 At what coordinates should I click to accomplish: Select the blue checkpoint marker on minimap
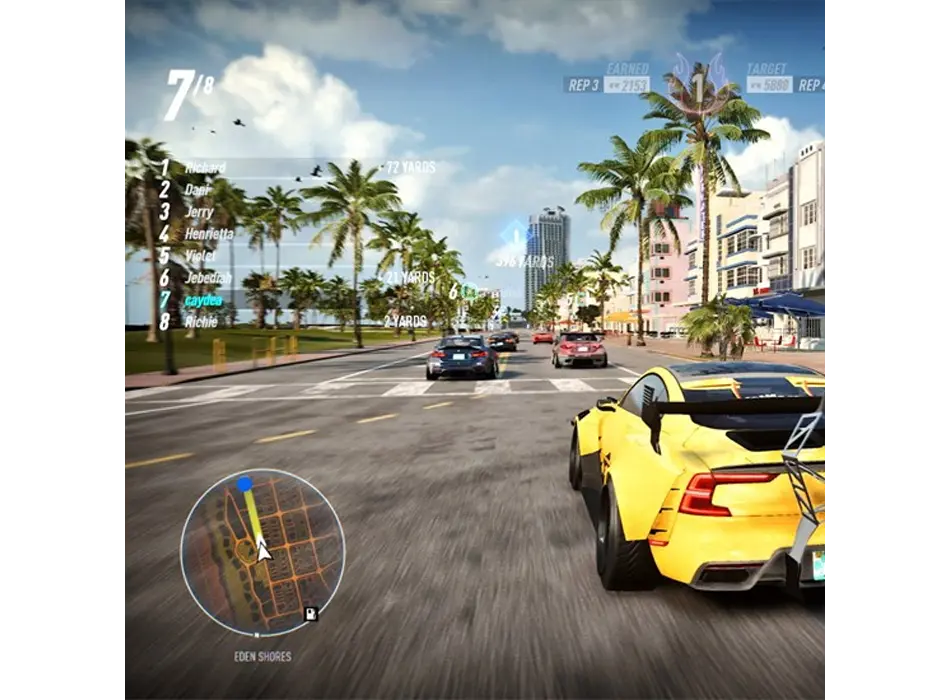244,484
